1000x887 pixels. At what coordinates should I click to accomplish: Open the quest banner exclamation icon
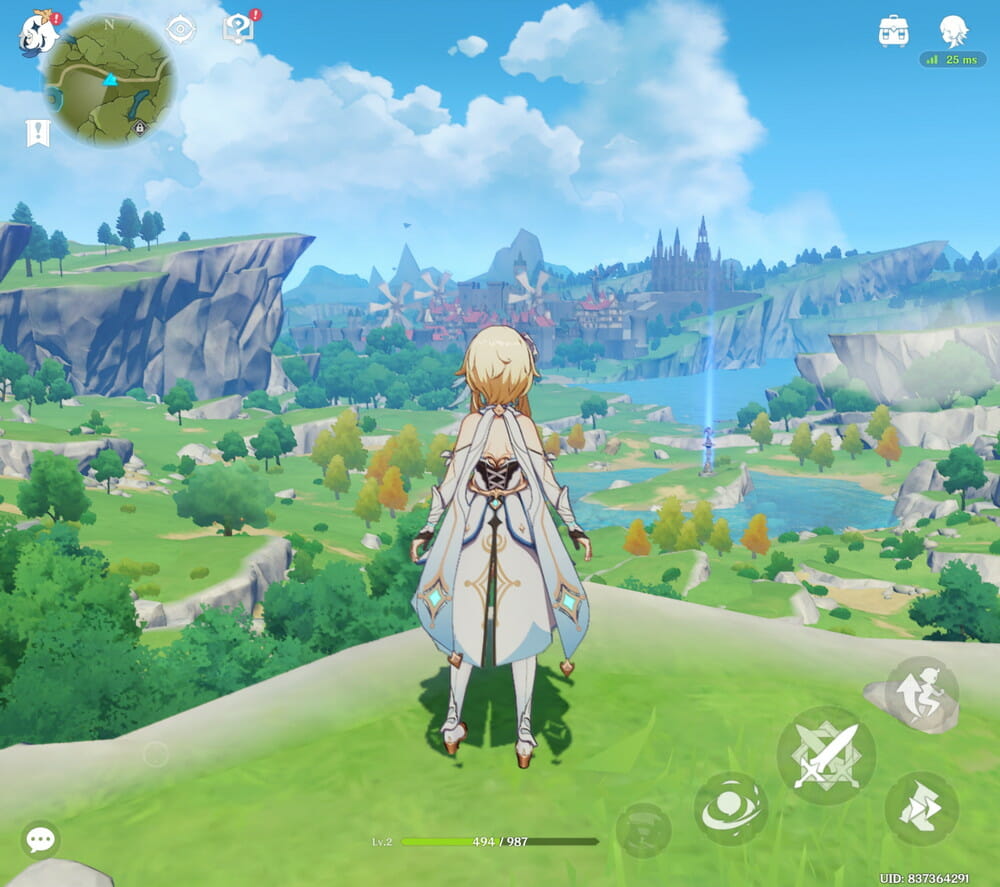coord(38,133)
